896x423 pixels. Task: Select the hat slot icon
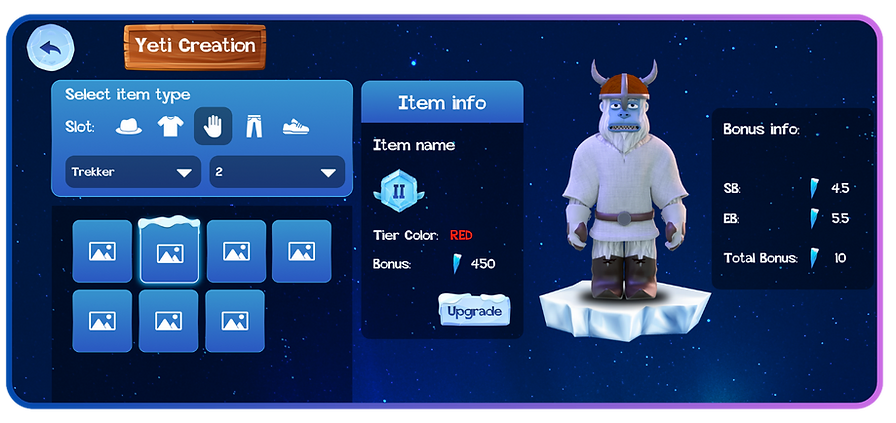[129, 127]
